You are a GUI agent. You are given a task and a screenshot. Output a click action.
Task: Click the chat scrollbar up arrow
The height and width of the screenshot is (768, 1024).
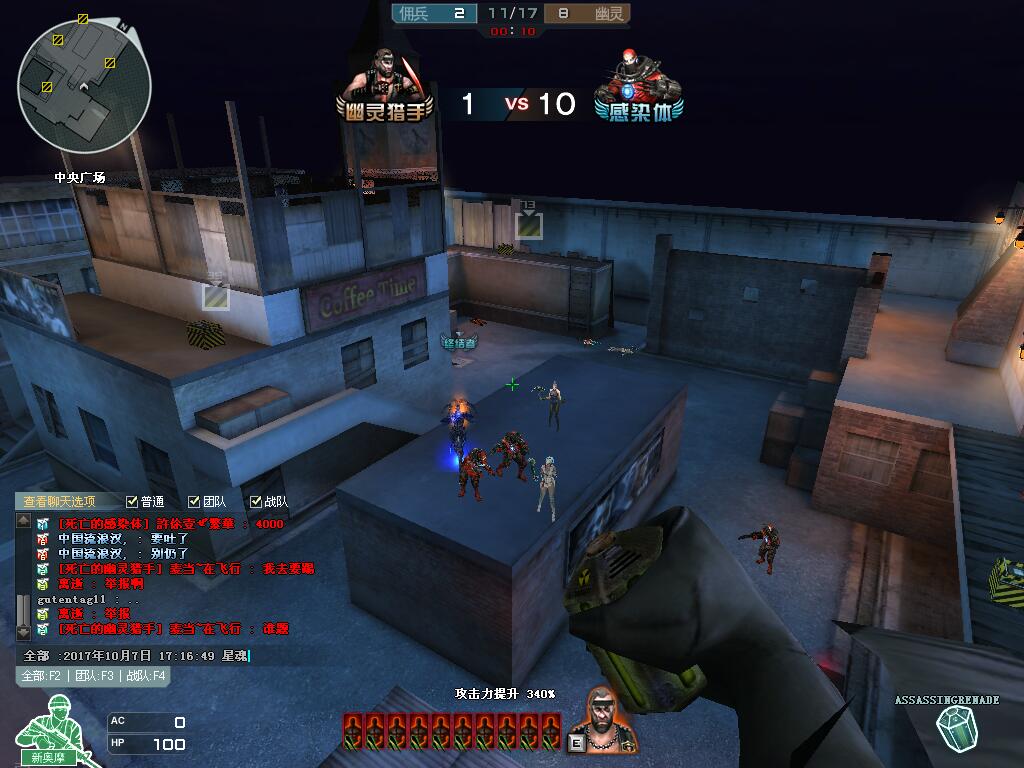(24, 521)
